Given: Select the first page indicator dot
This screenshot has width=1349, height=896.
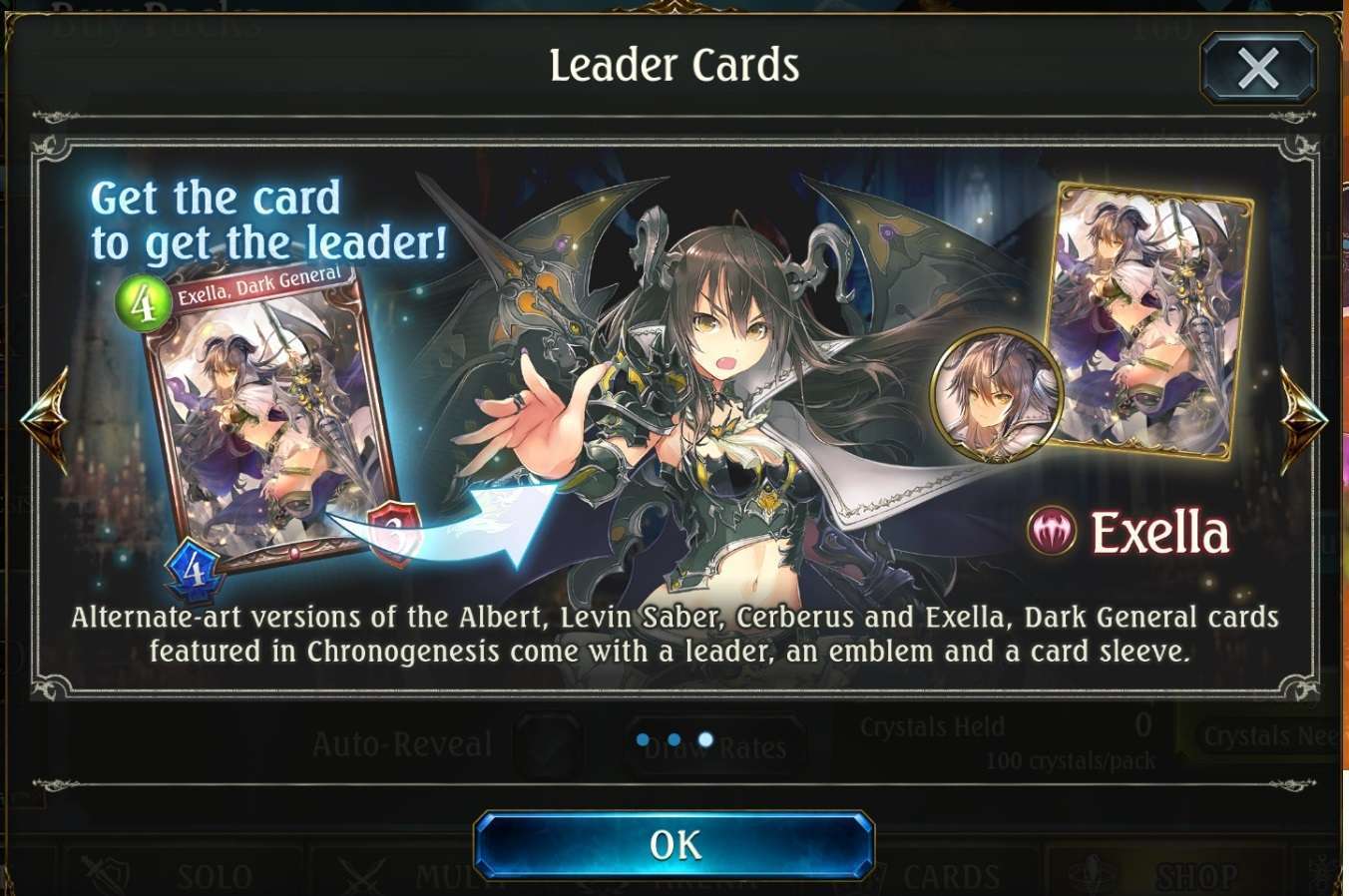Looking at the screenshot, I should (643, 739).
